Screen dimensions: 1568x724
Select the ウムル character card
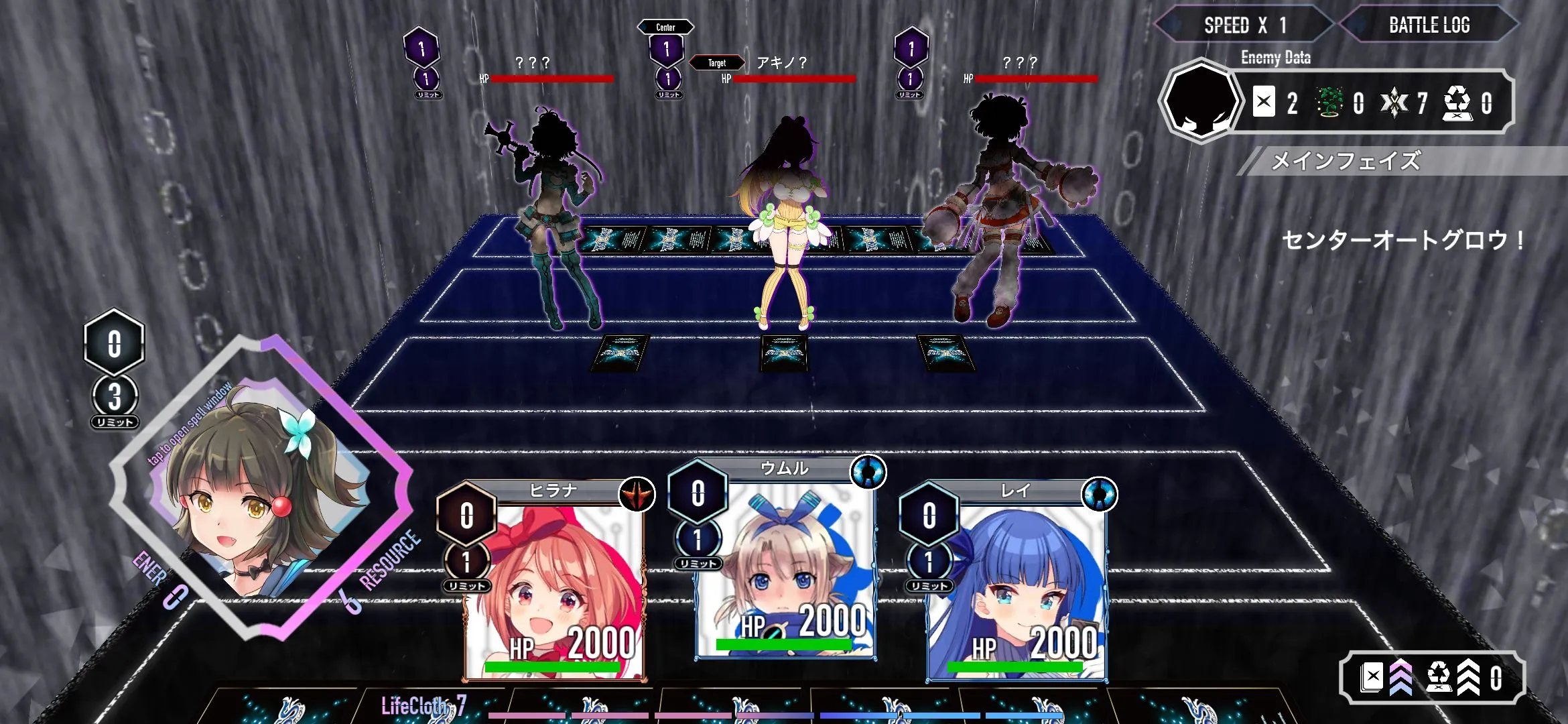click(x=784, y=563)
